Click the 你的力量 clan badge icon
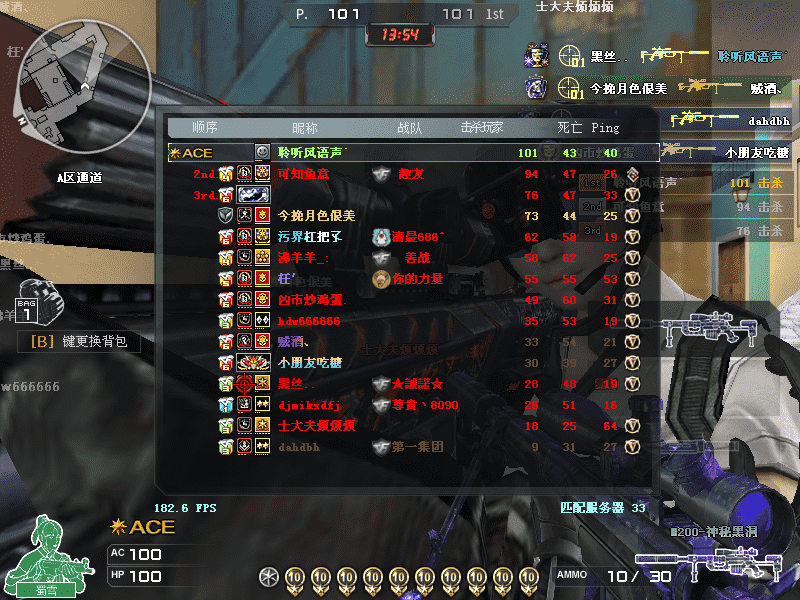 coord(380,279)
